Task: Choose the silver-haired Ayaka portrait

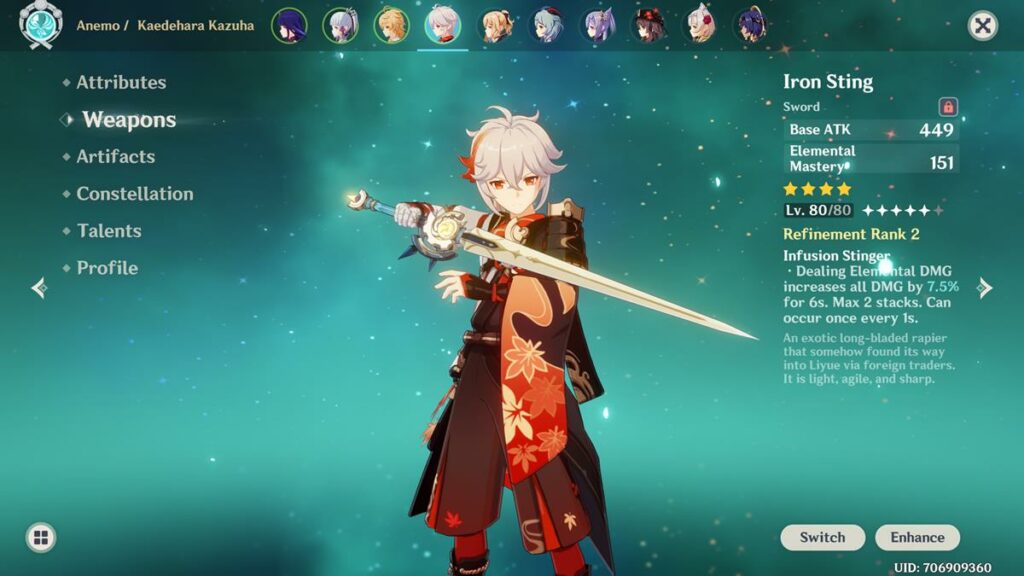Action: (340, 25)
